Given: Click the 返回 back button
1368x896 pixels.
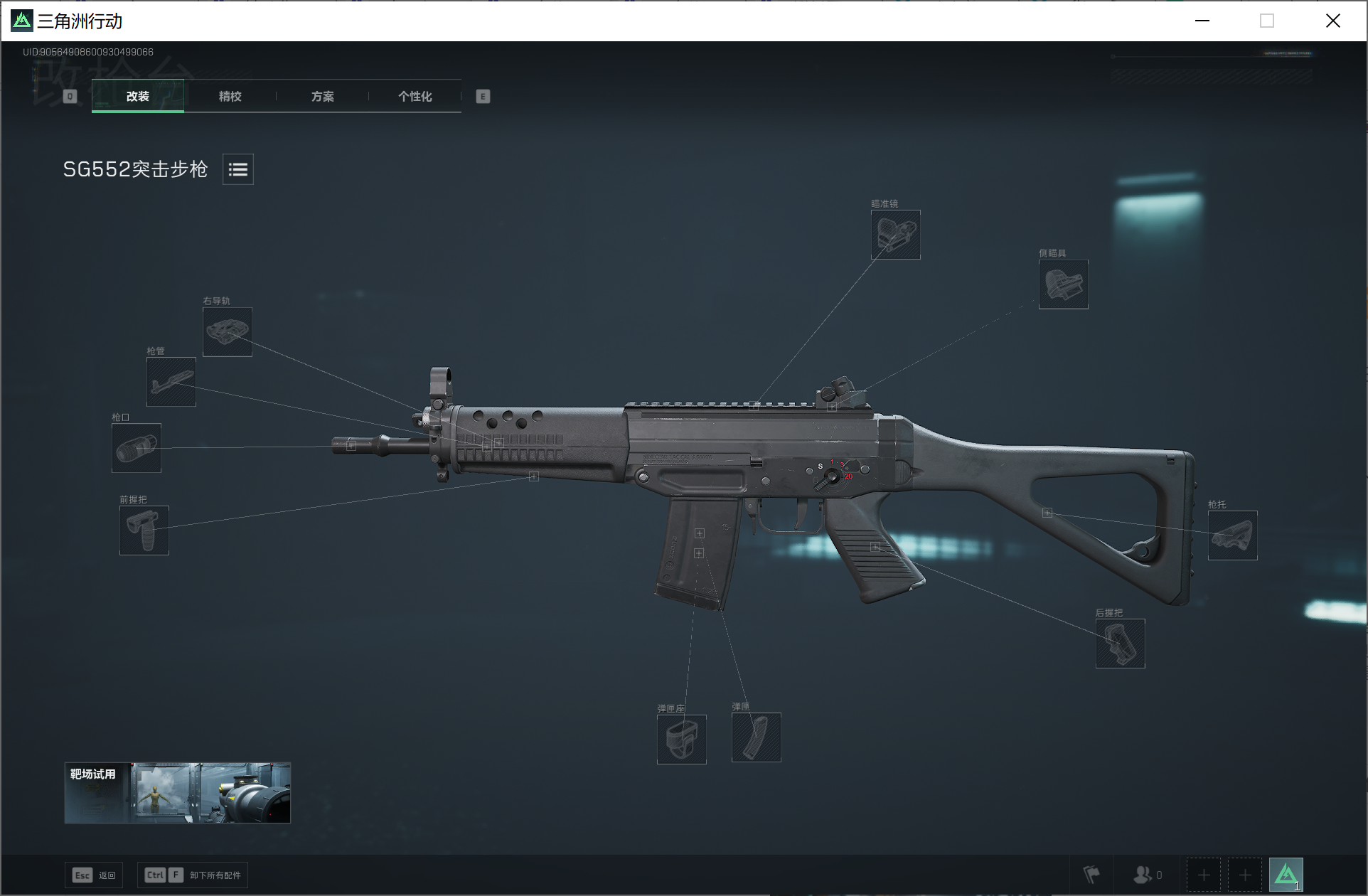Looking at the screenshot, I should tap(94, 875).
